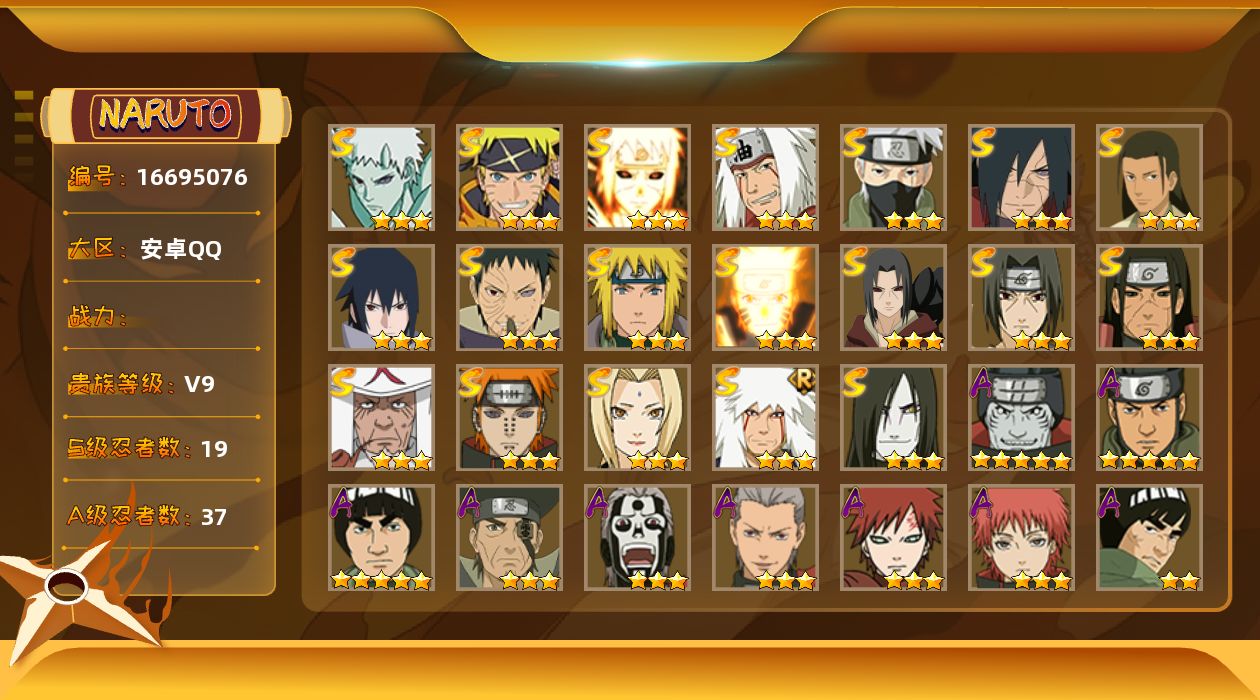Choose the red-haired Sasori portrait
The image size is (1260, 700).
pyautogui.click(x=1021, y=537)
